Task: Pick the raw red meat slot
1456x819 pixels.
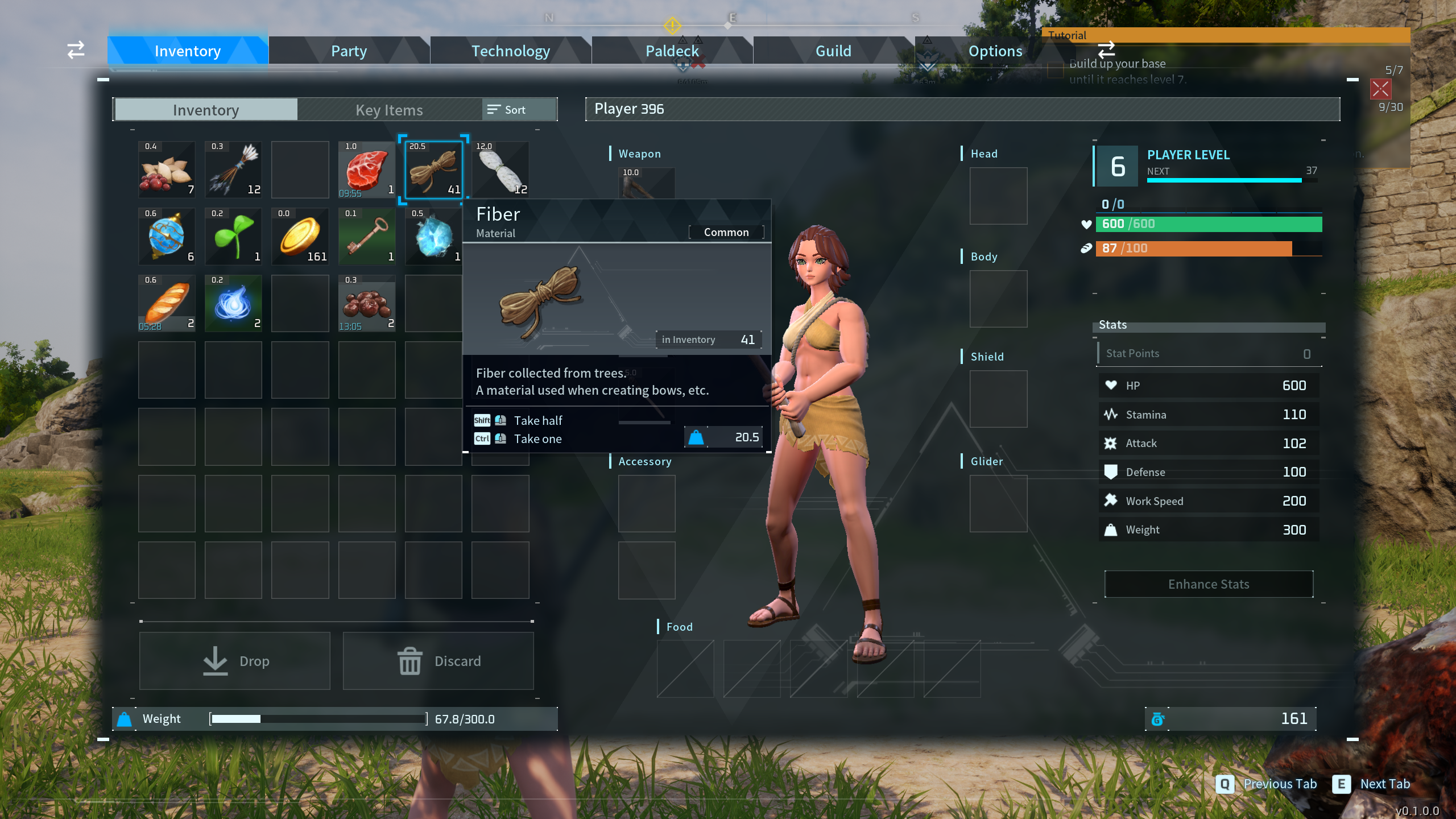Action: tap(367, 169)
